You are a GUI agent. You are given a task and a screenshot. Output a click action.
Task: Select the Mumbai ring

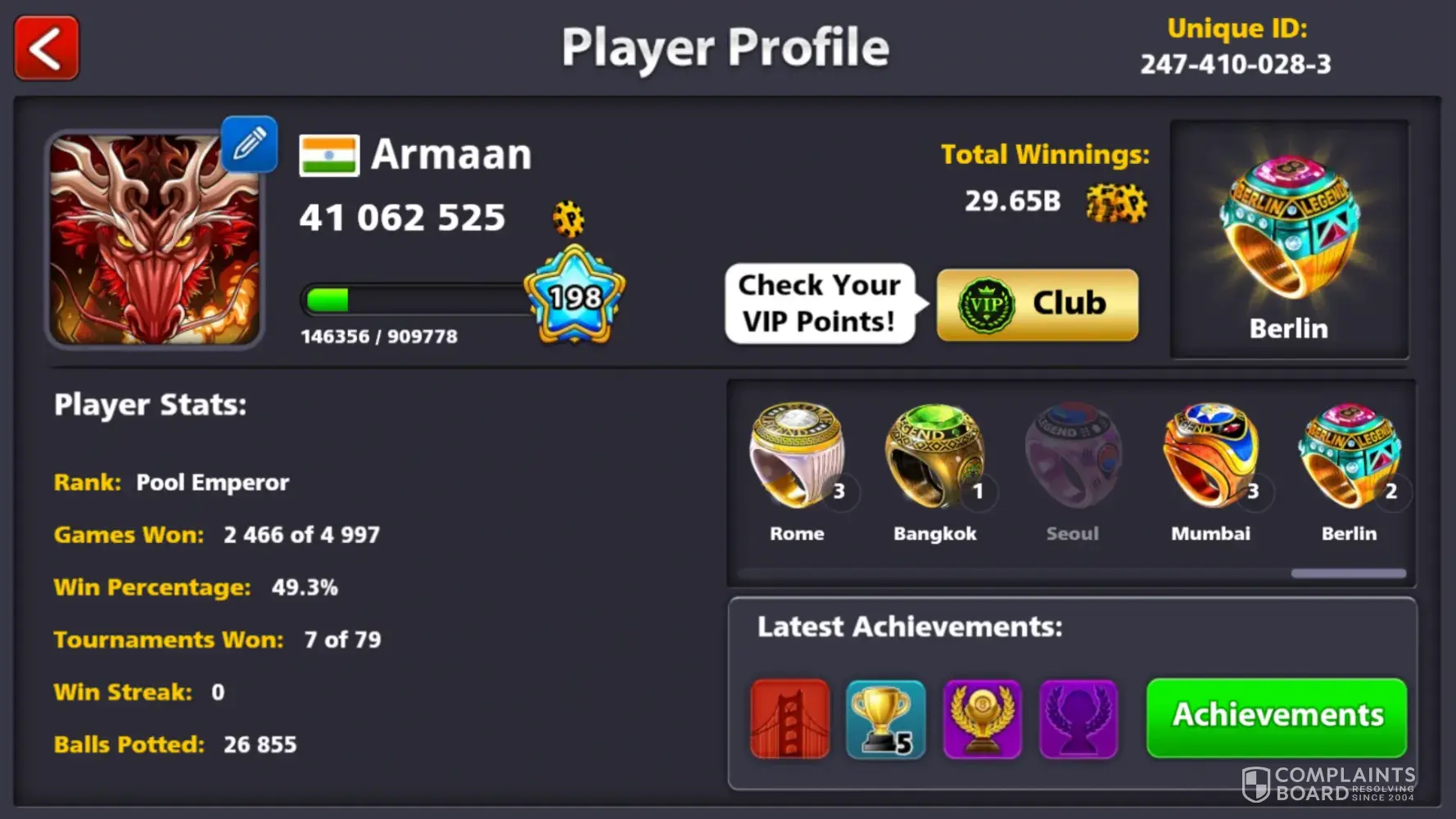1210,459
